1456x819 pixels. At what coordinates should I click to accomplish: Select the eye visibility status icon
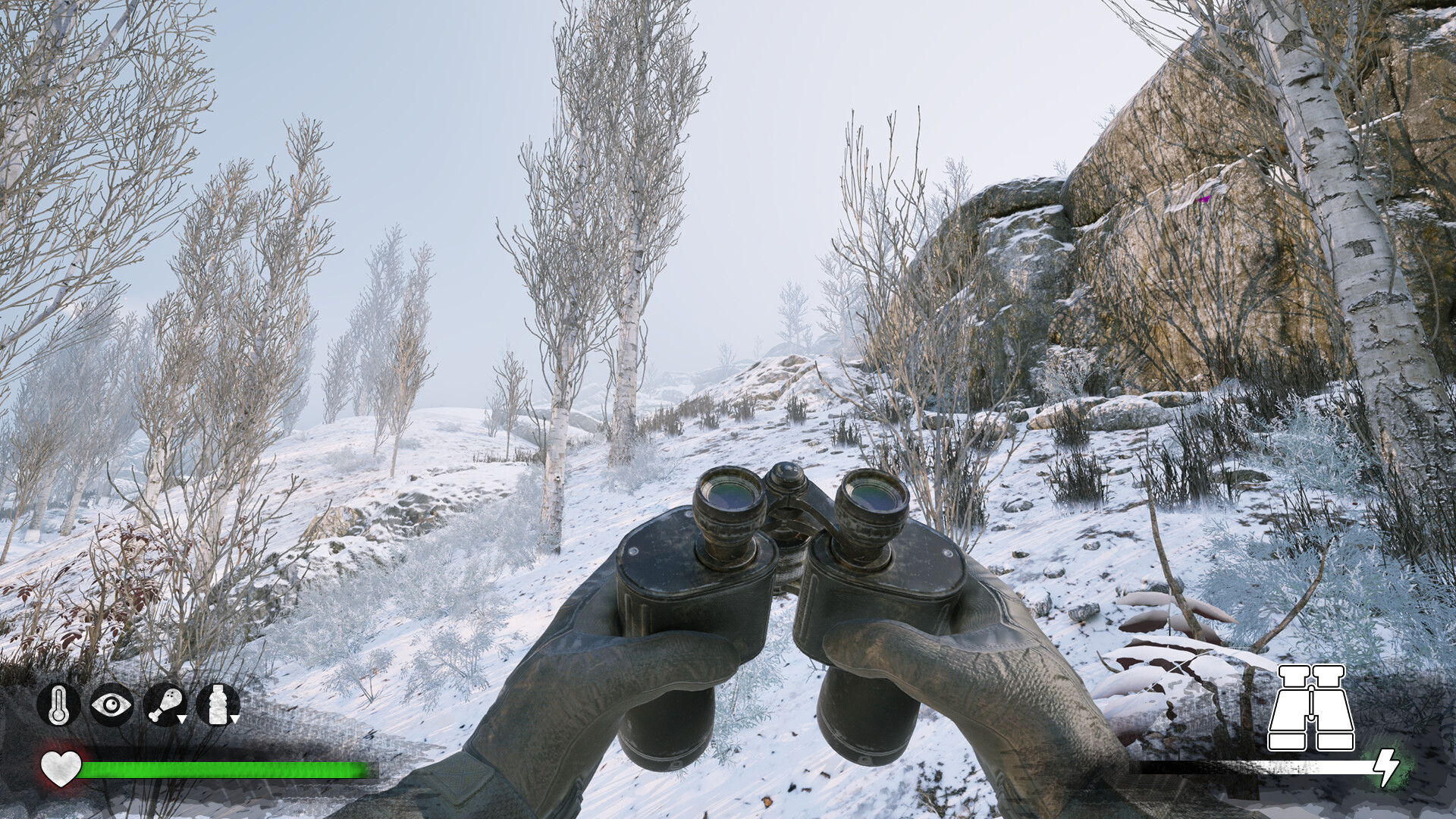click(111, 704)
